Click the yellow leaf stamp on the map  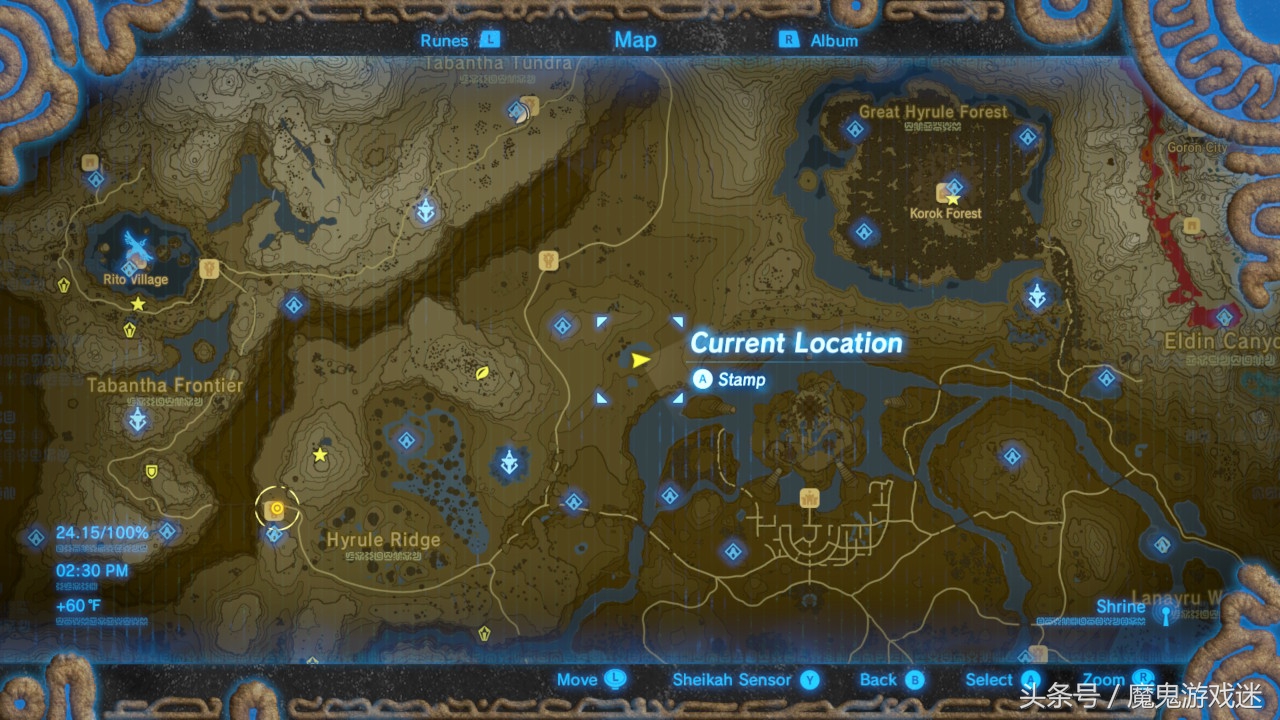(x=483, y=371)
